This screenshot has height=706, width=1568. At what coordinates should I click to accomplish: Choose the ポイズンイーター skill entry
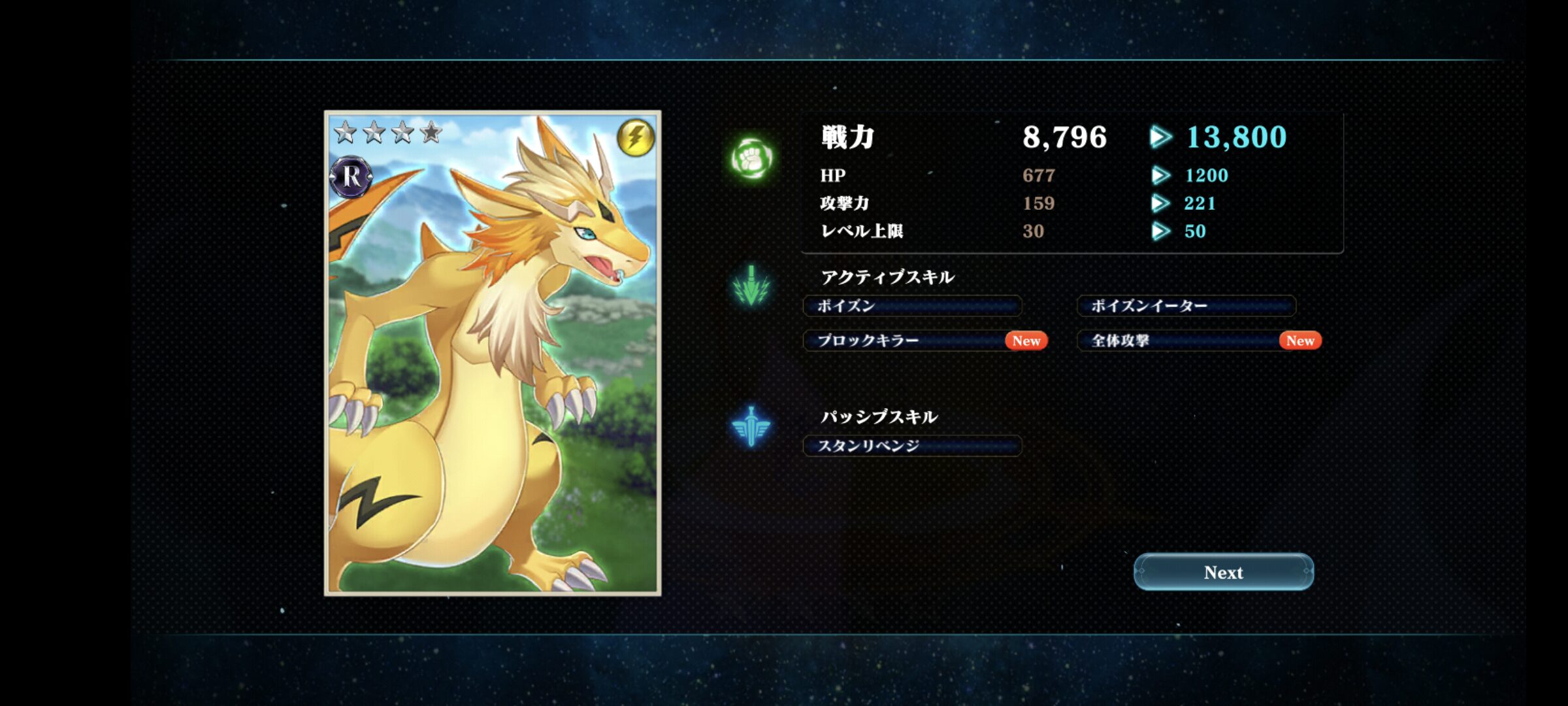coord(1186,306)
